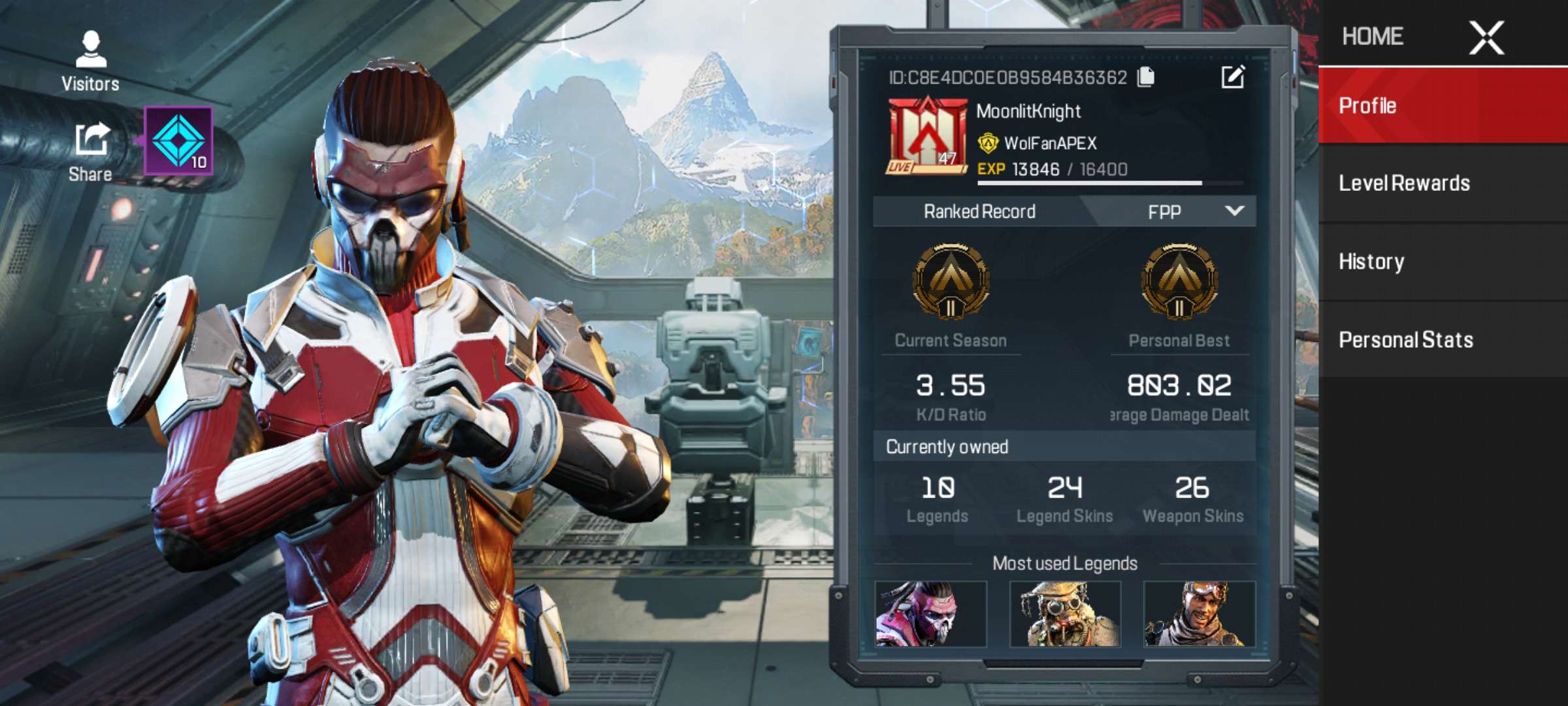Viewport: 1568px width, 706px height.
Task: View the Personal Best rank badge
Action: point(1179,282)
